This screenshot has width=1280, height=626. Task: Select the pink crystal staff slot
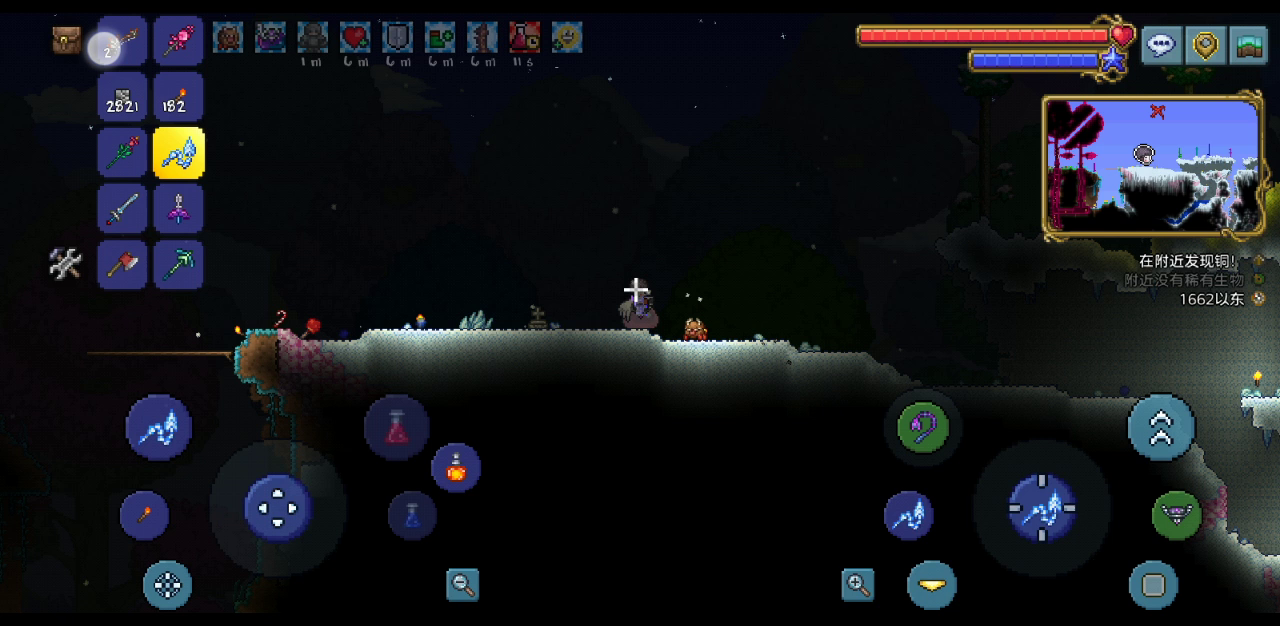click(x=179, y=41)
